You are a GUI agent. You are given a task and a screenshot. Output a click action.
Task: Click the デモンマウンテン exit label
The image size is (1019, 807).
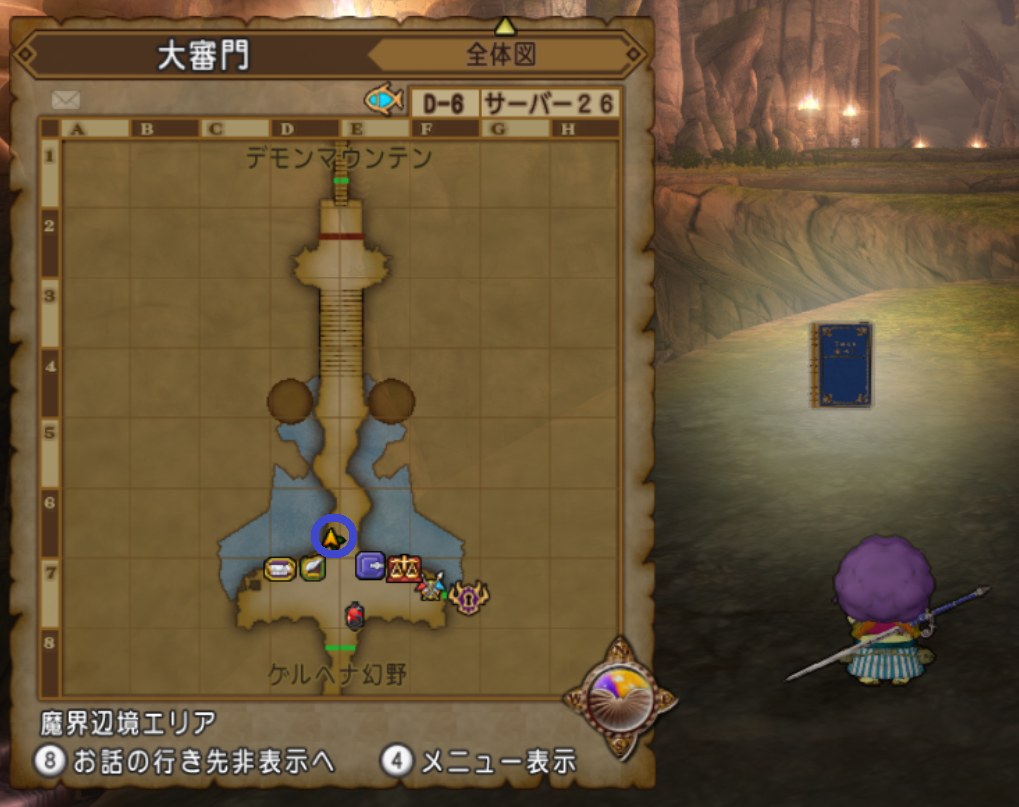(340, 158)
